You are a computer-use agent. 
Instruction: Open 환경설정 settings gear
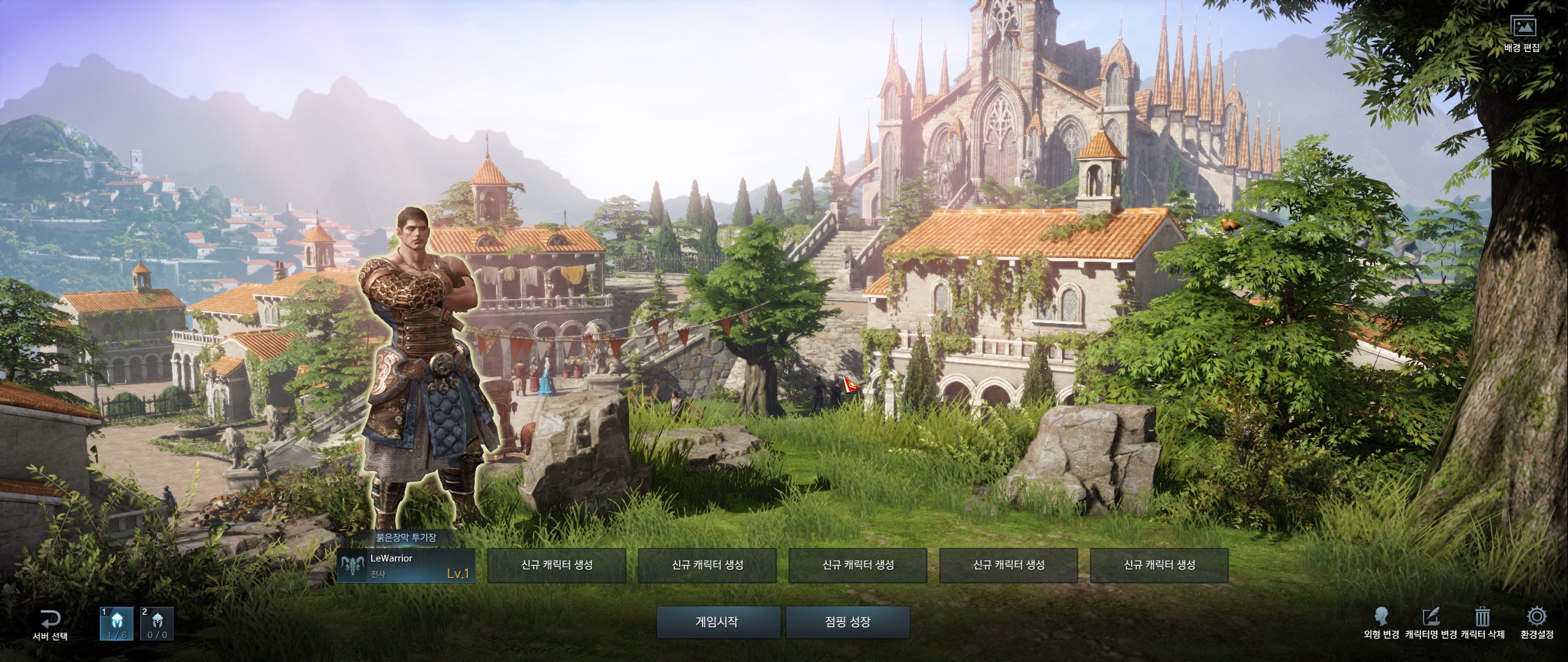[1536, 624]
